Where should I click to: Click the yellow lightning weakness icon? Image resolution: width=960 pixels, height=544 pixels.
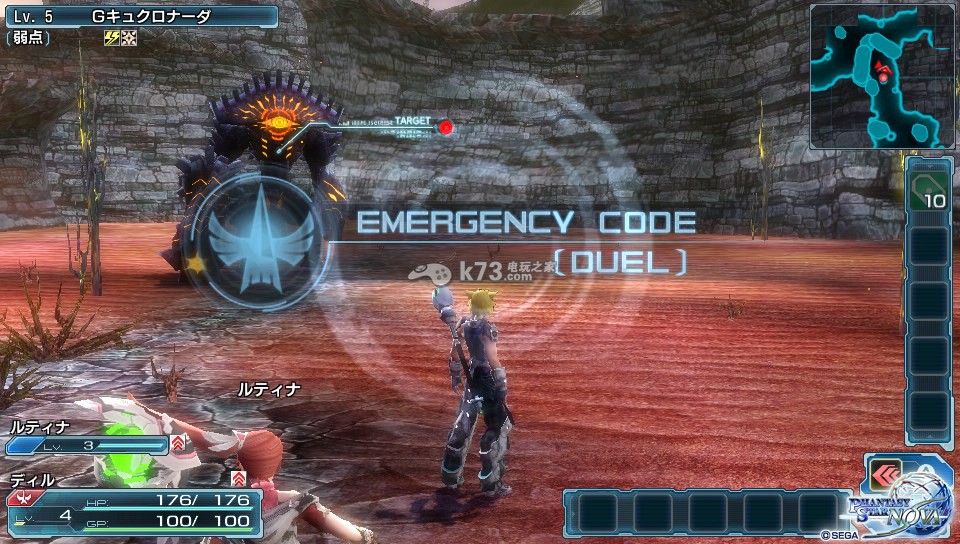point(112,38)
